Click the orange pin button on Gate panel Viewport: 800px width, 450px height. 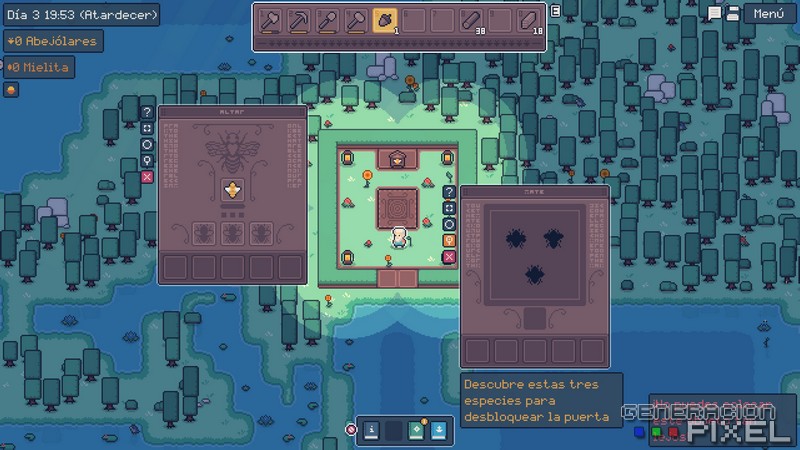point(449,240)
